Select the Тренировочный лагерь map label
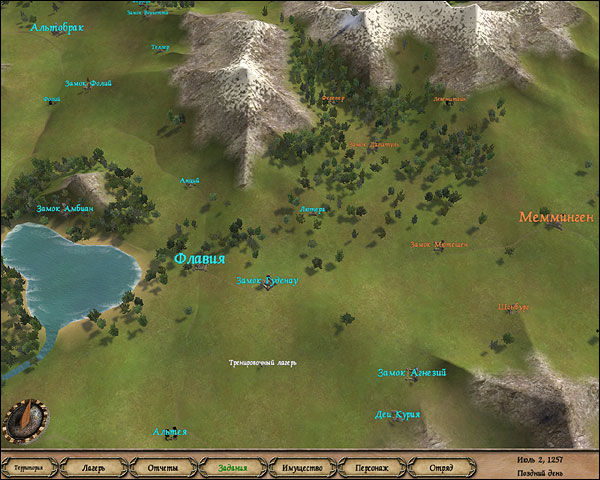The width and height of the screenshot is (600, 480). pyautogui.click(x=263, y=361)
